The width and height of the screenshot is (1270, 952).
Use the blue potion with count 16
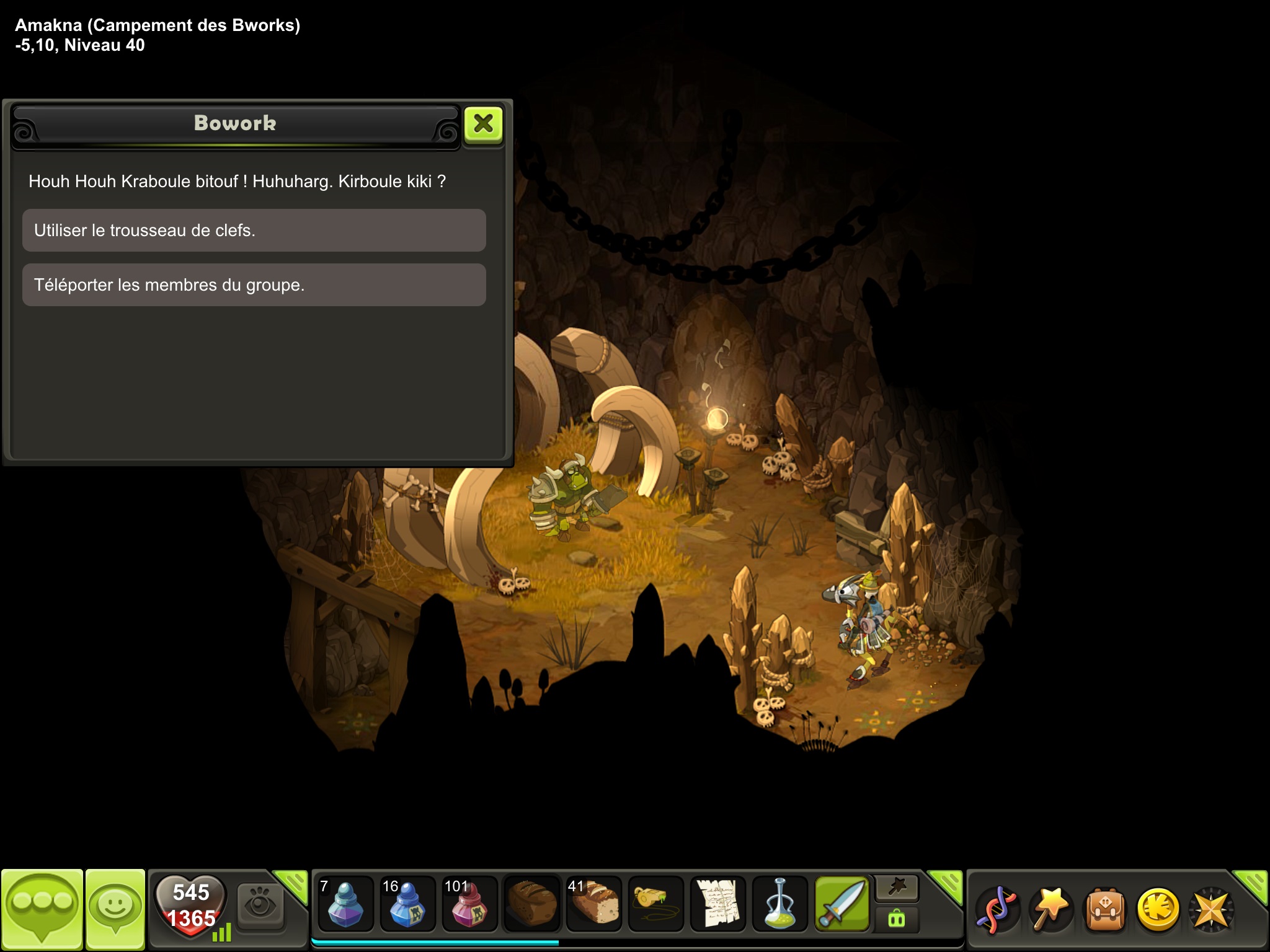tap(407, 904)
